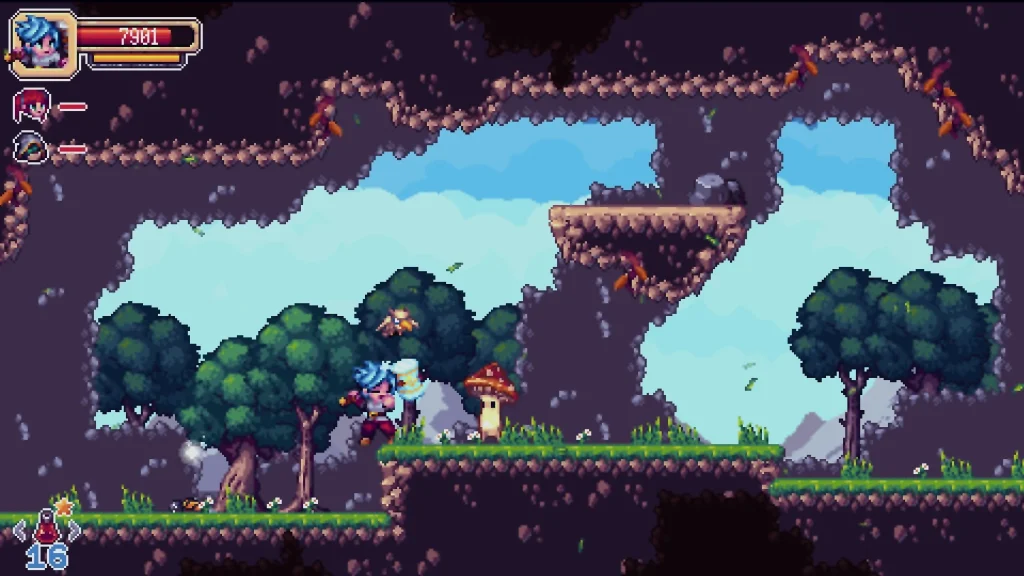
Task: Select the blue-haired hero portrait
Action: 42,42
